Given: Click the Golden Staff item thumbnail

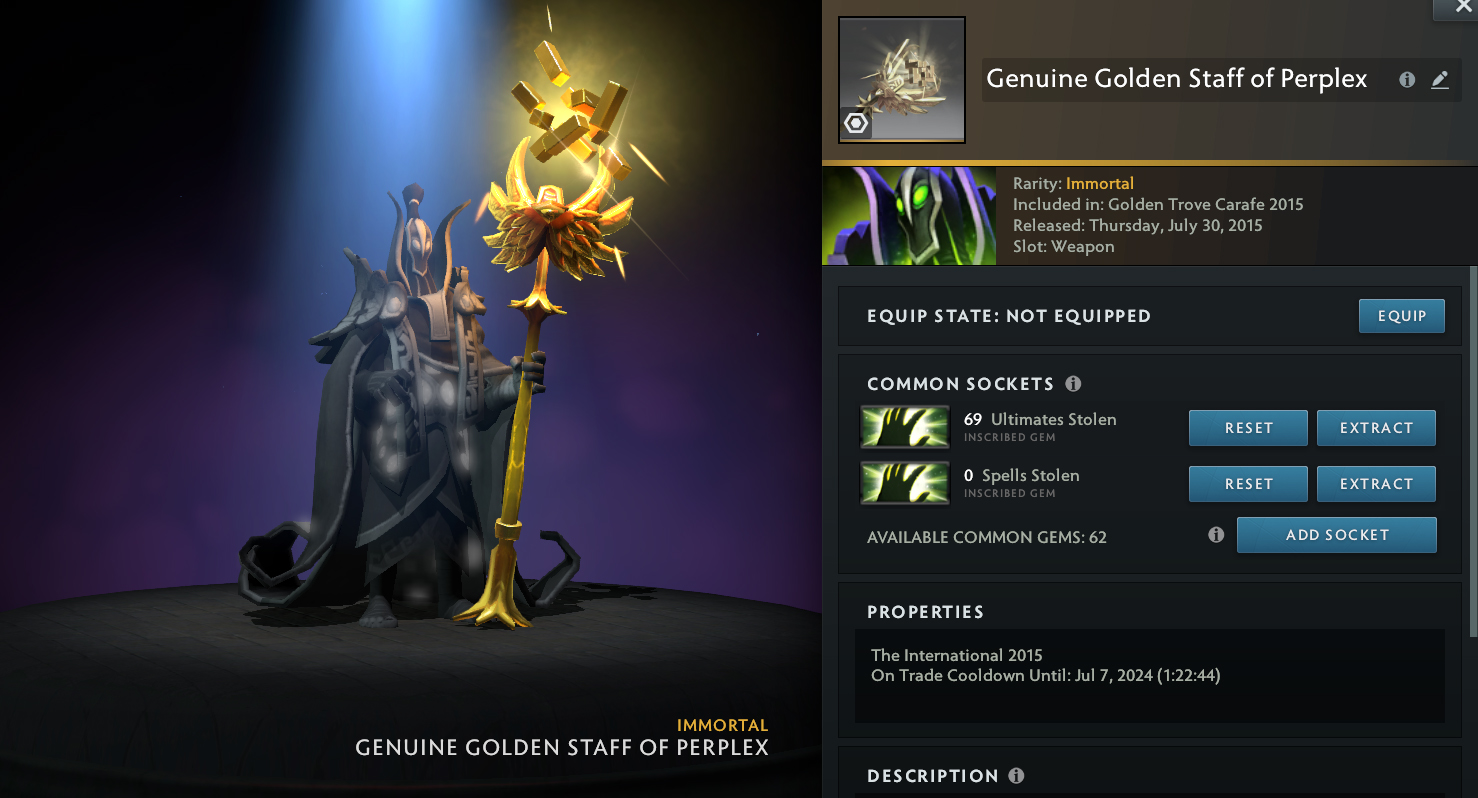Looking at the screenshot, I should tap(901, 80).
